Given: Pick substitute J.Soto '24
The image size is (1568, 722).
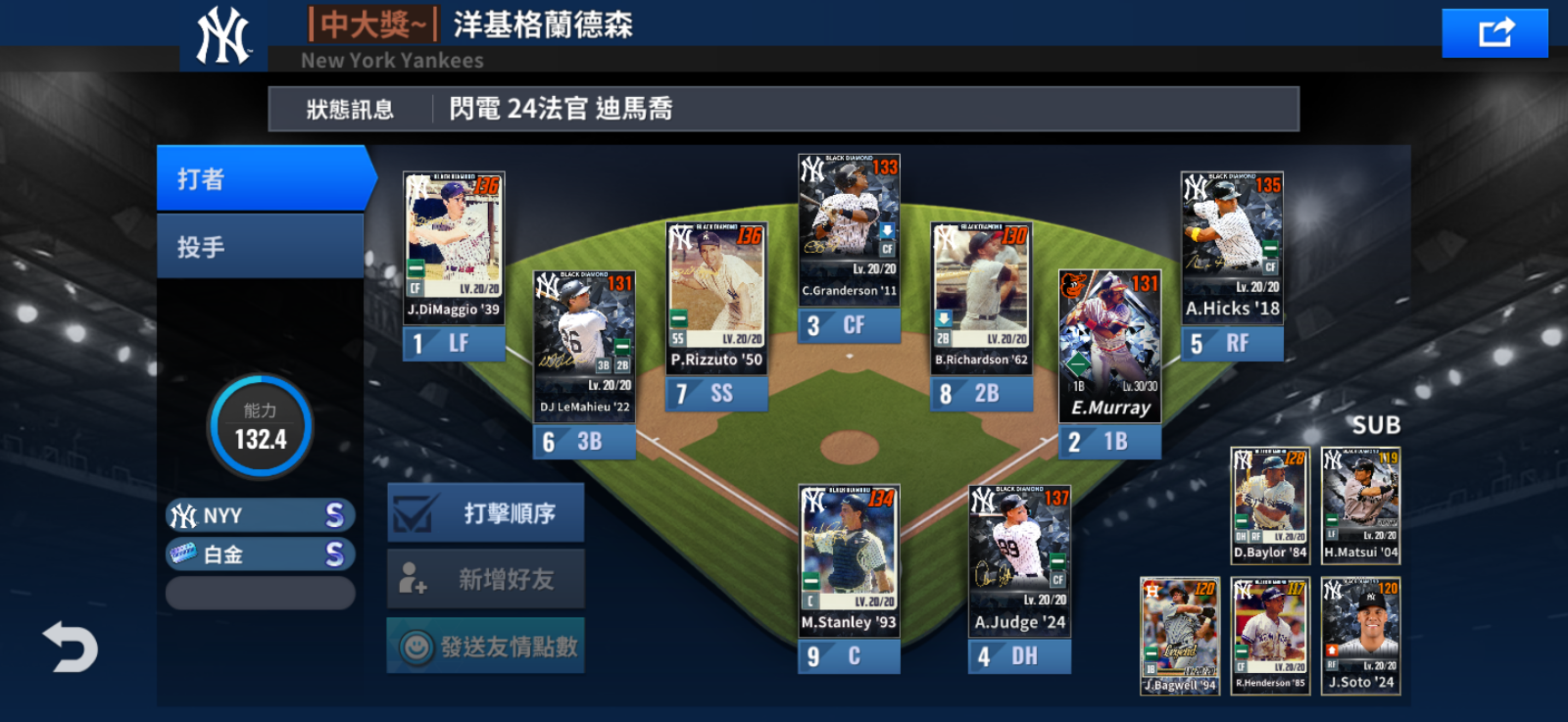Looking at the screenshot, I should [1360, 635].
